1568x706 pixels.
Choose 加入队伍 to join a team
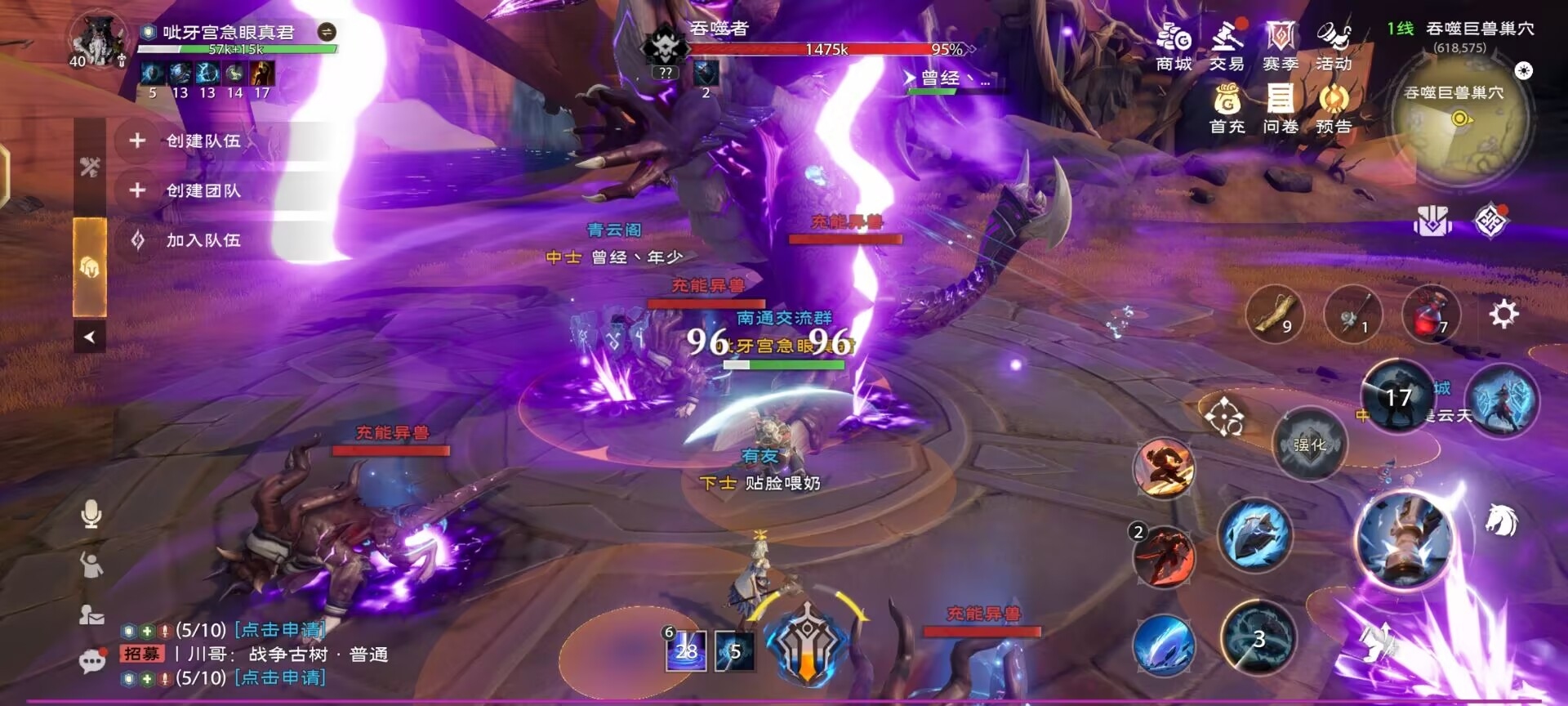pos(203,240)
